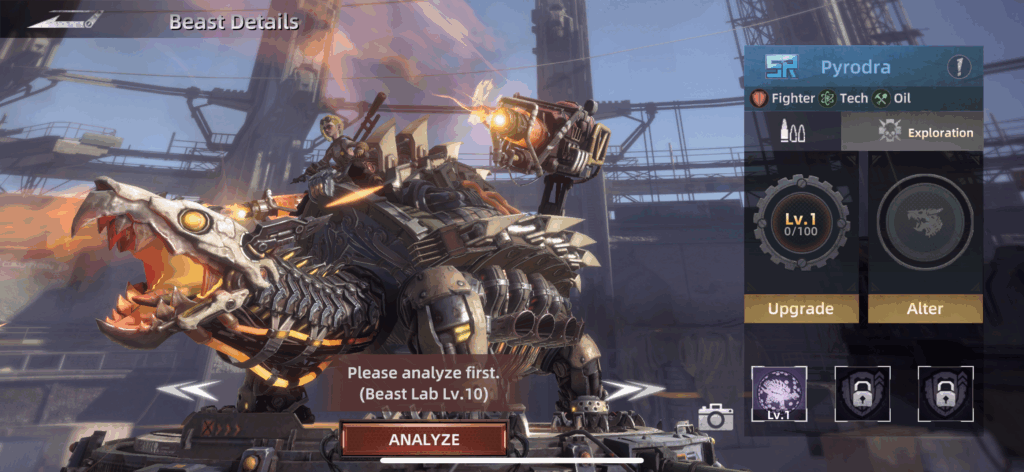Screen dimensions: 1024x472
Task: Select the Lv.1 beast skill icon
Action: (x=779, y=393)
